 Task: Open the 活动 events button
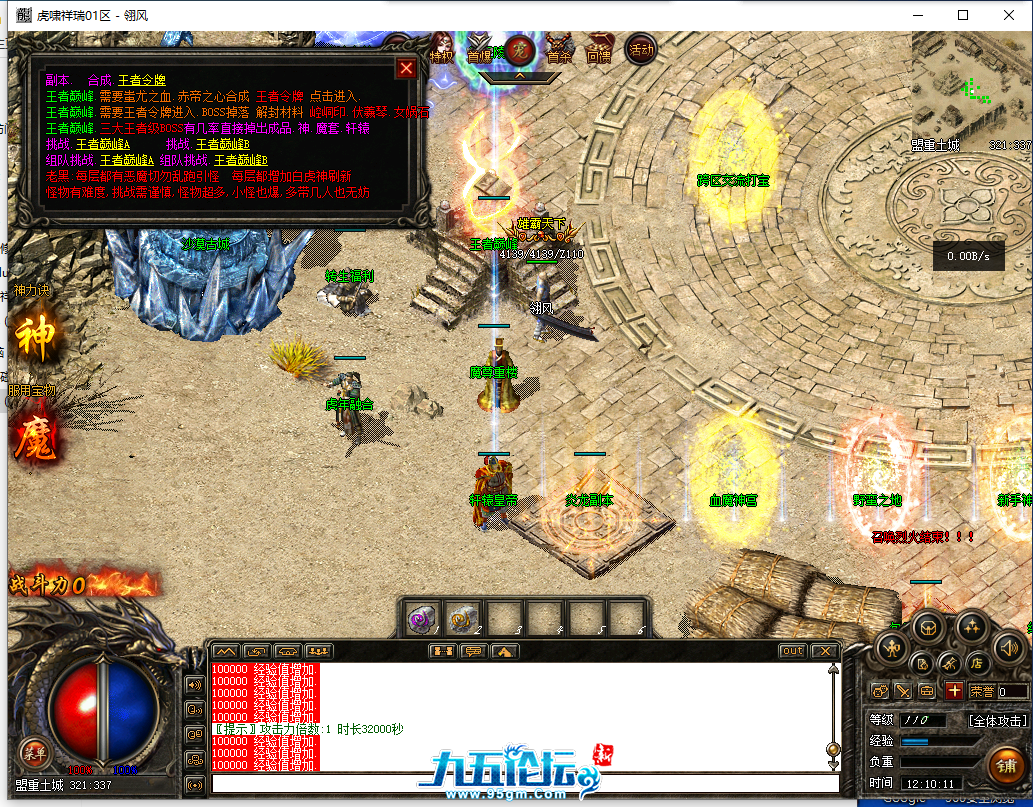pos(640,48)
